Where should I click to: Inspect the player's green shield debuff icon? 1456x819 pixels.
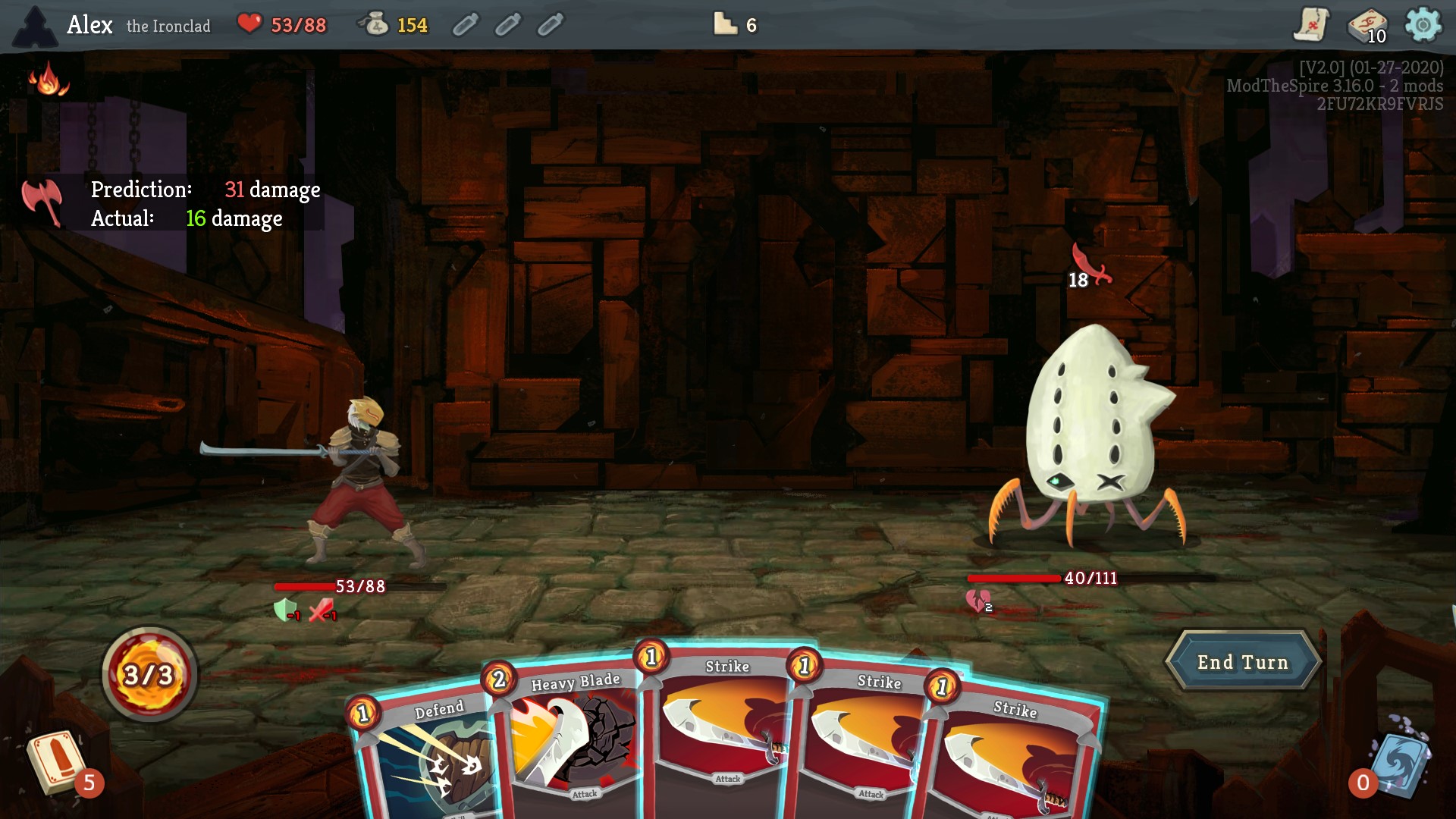[285, 610]
